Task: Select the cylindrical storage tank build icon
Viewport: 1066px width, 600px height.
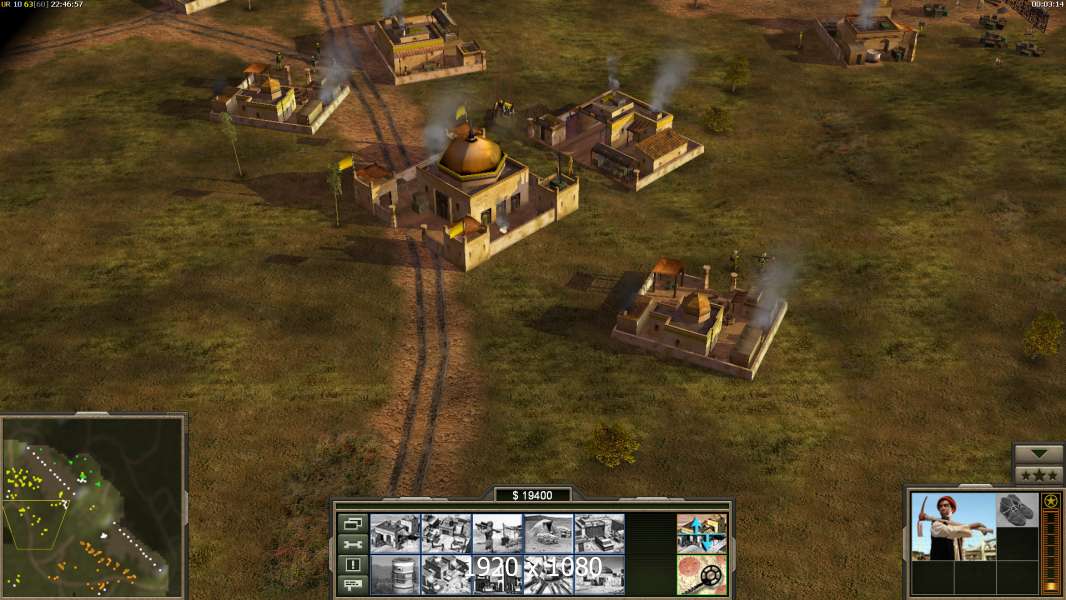Action: 395,574
